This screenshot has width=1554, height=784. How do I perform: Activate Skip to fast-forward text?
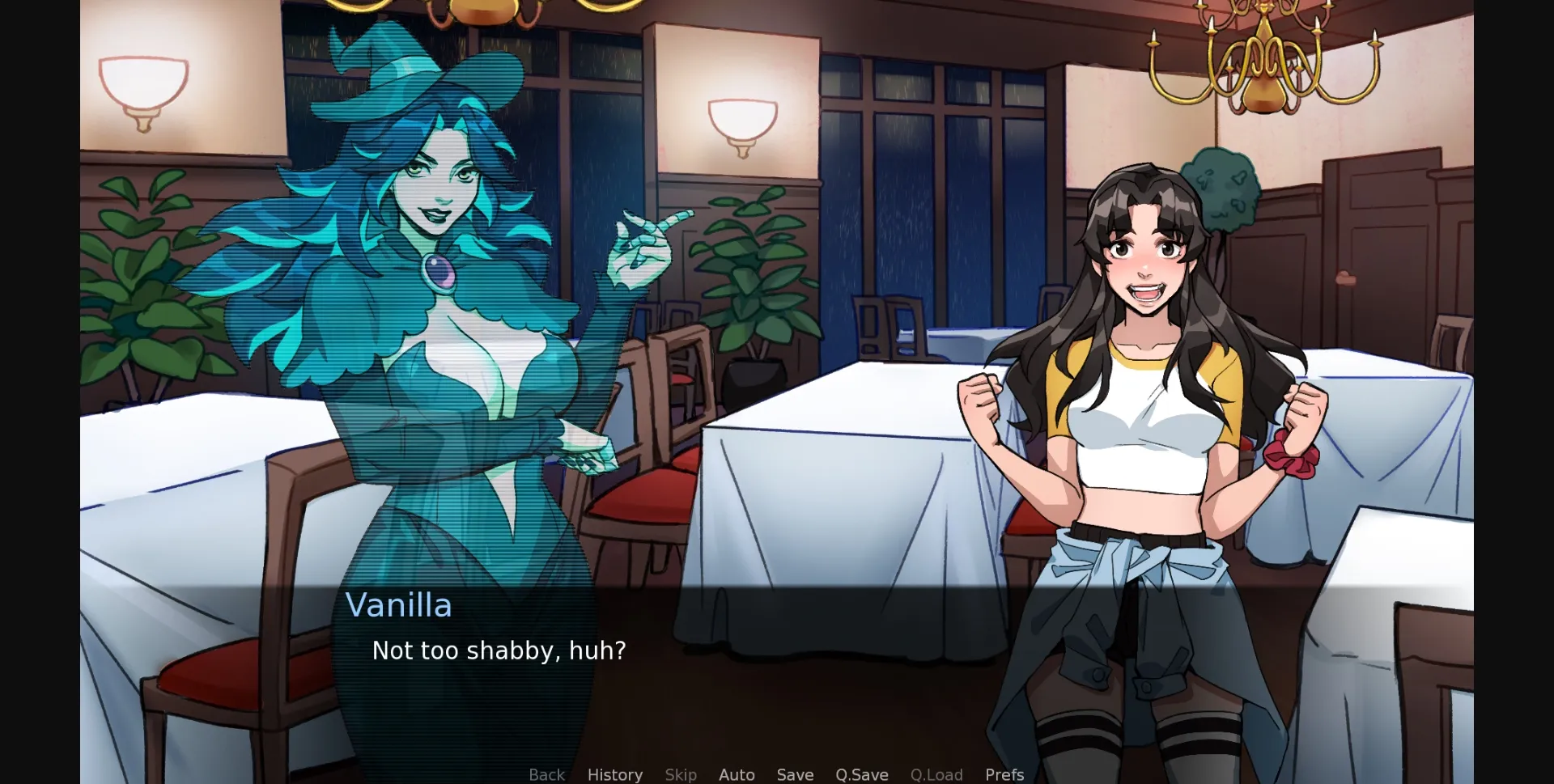click(x=681, y=774)
